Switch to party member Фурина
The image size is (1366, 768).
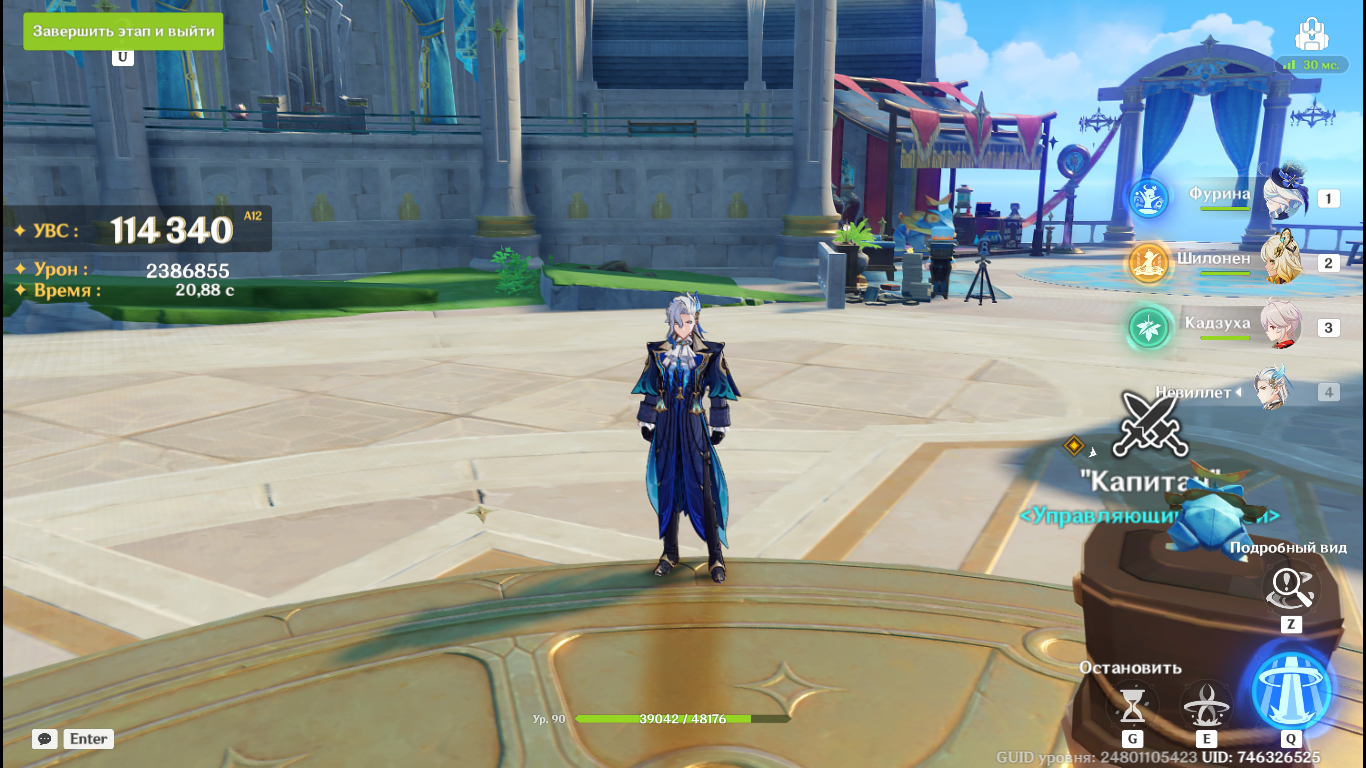click(1284, 198)
